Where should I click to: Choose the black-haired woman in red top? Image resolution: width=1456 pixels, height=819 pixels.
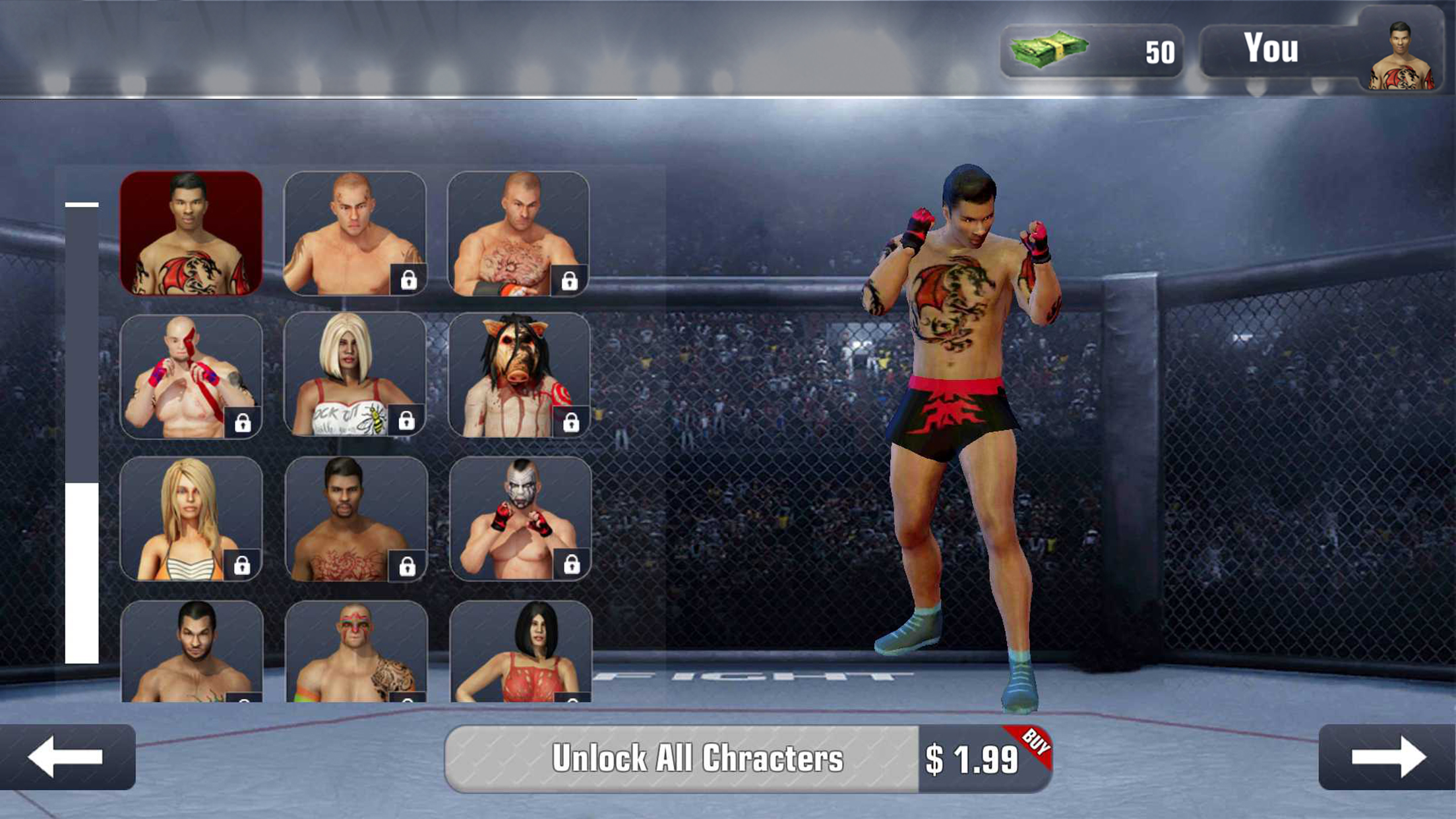point(521,652)
